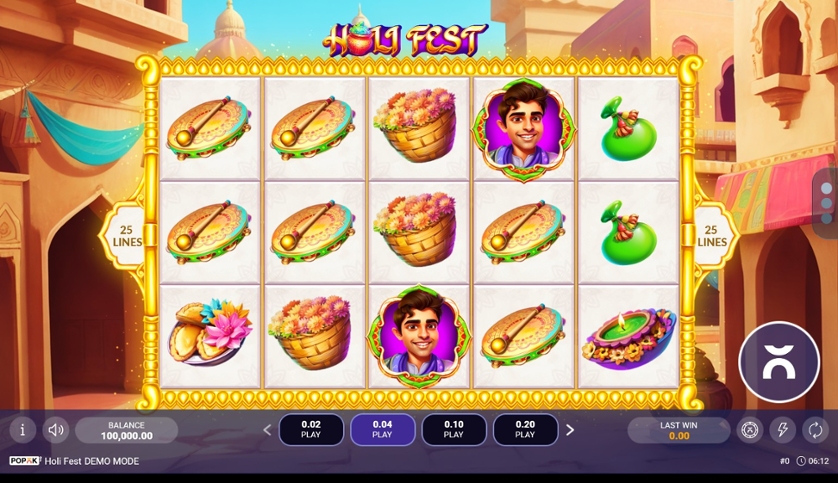The image size is (838, 483).
Task: Open the game info panel
Action: pyautogui.click(x=23, y=430)
